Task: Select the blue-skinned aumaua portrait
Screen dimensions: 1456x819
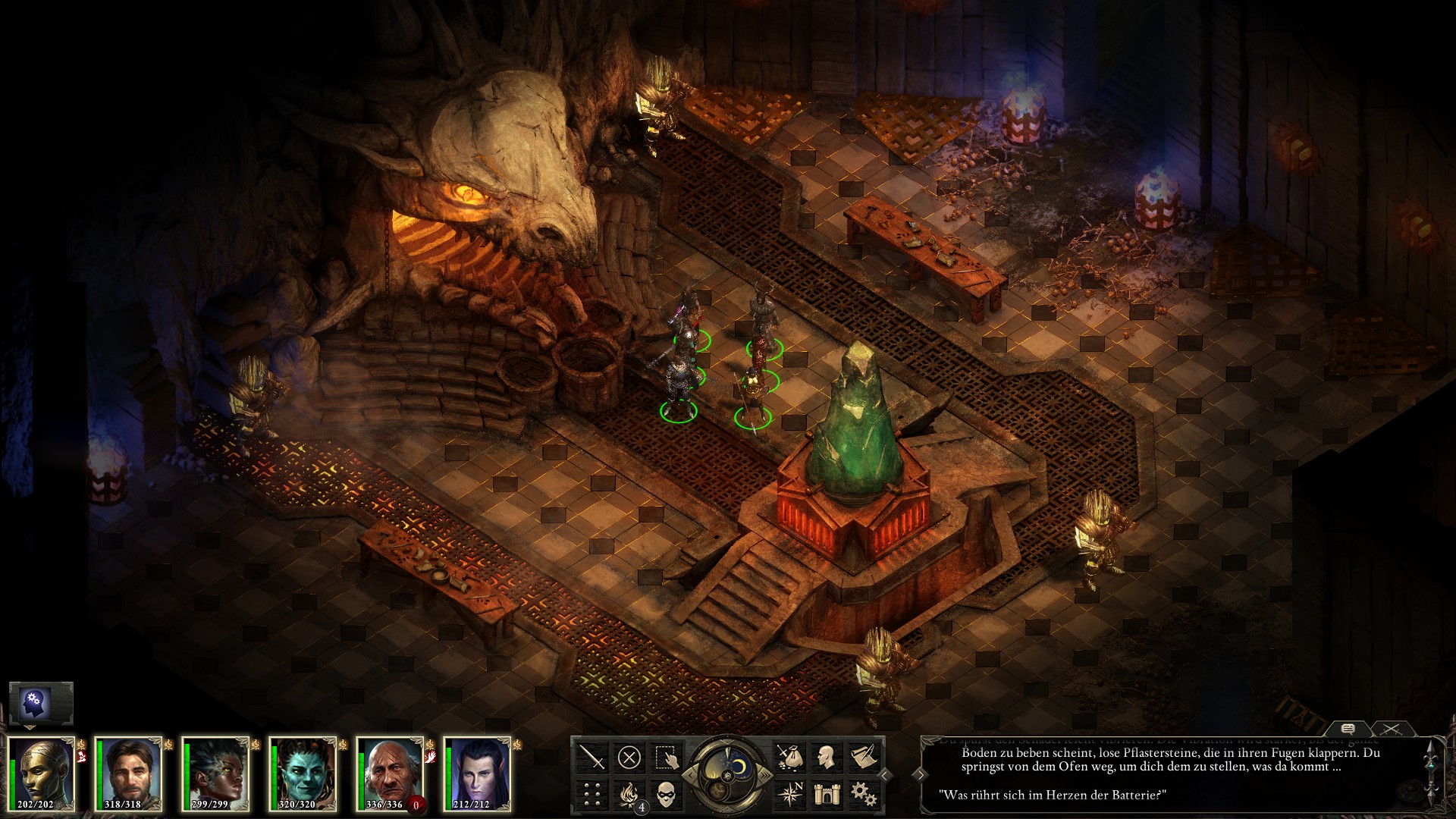Action: pyautogui.click(x=303, y=773)
